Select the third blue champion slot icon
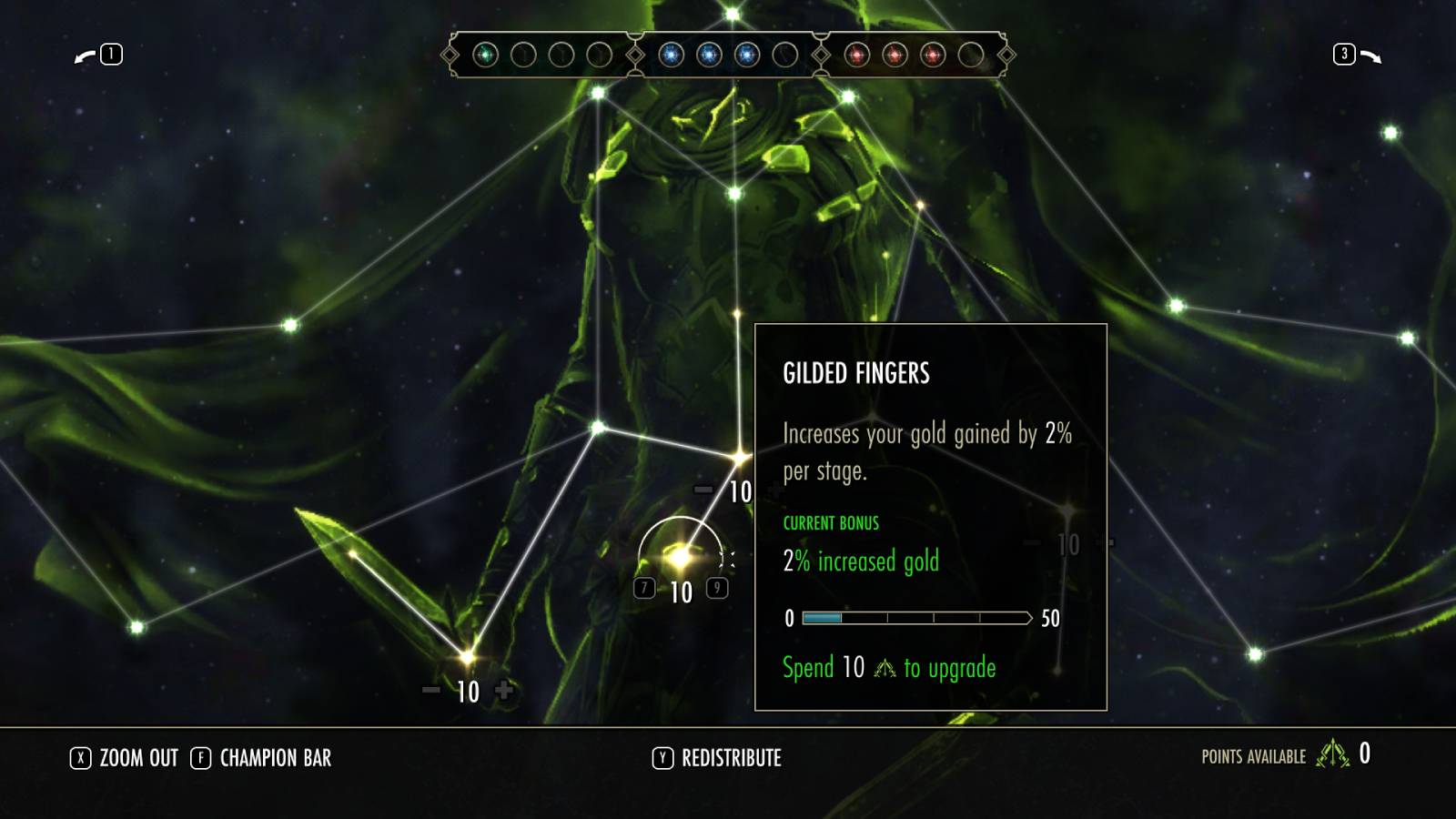 pyautogui.click(x=746, y=56)
